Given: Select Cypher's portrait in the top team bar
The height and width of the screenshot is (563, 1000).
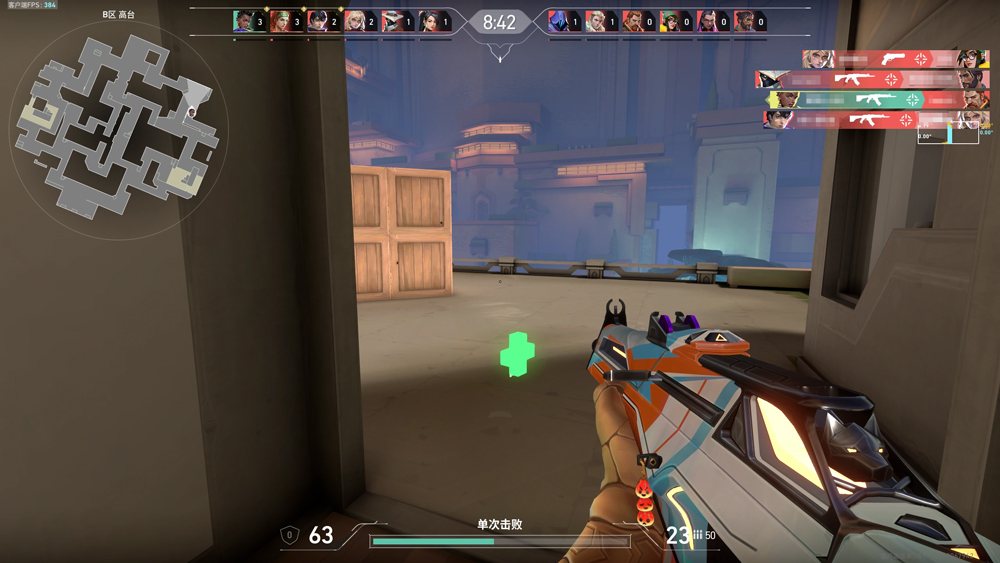Looking at the screenshot, I should (x=394, y=21).
